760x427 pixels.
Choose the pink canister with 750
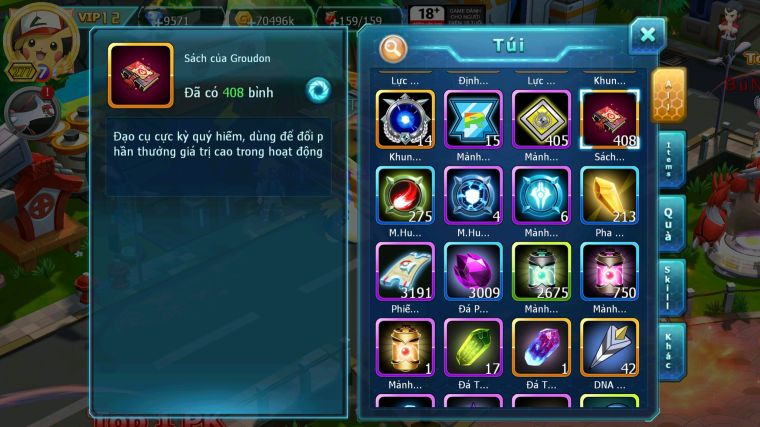point(609,271)
